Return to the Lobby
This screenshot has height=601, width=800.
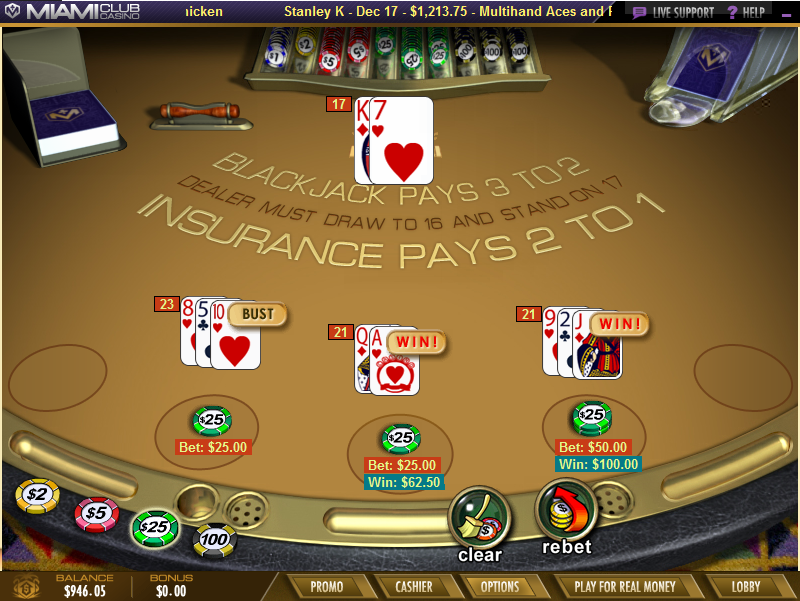pyautogui.click(x=745, y=587)
